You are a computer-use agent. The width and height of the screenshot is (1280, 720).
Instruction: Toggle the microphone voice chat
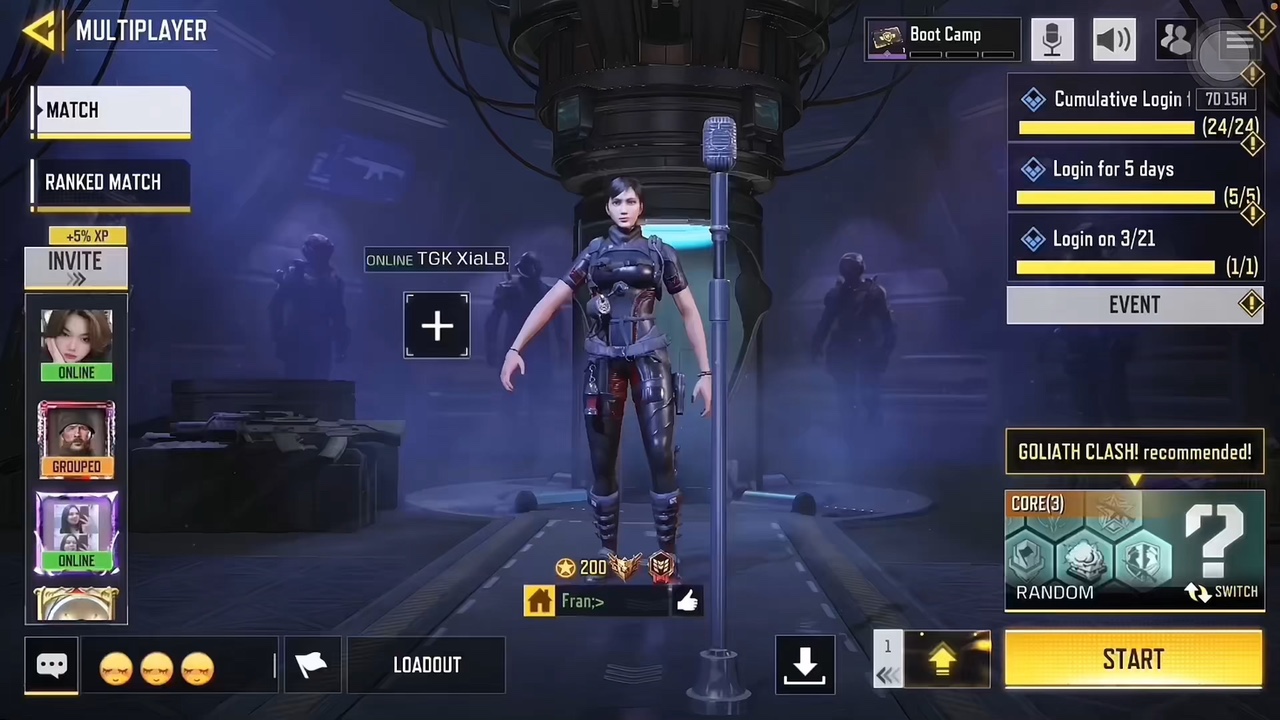click(1052, 39)
